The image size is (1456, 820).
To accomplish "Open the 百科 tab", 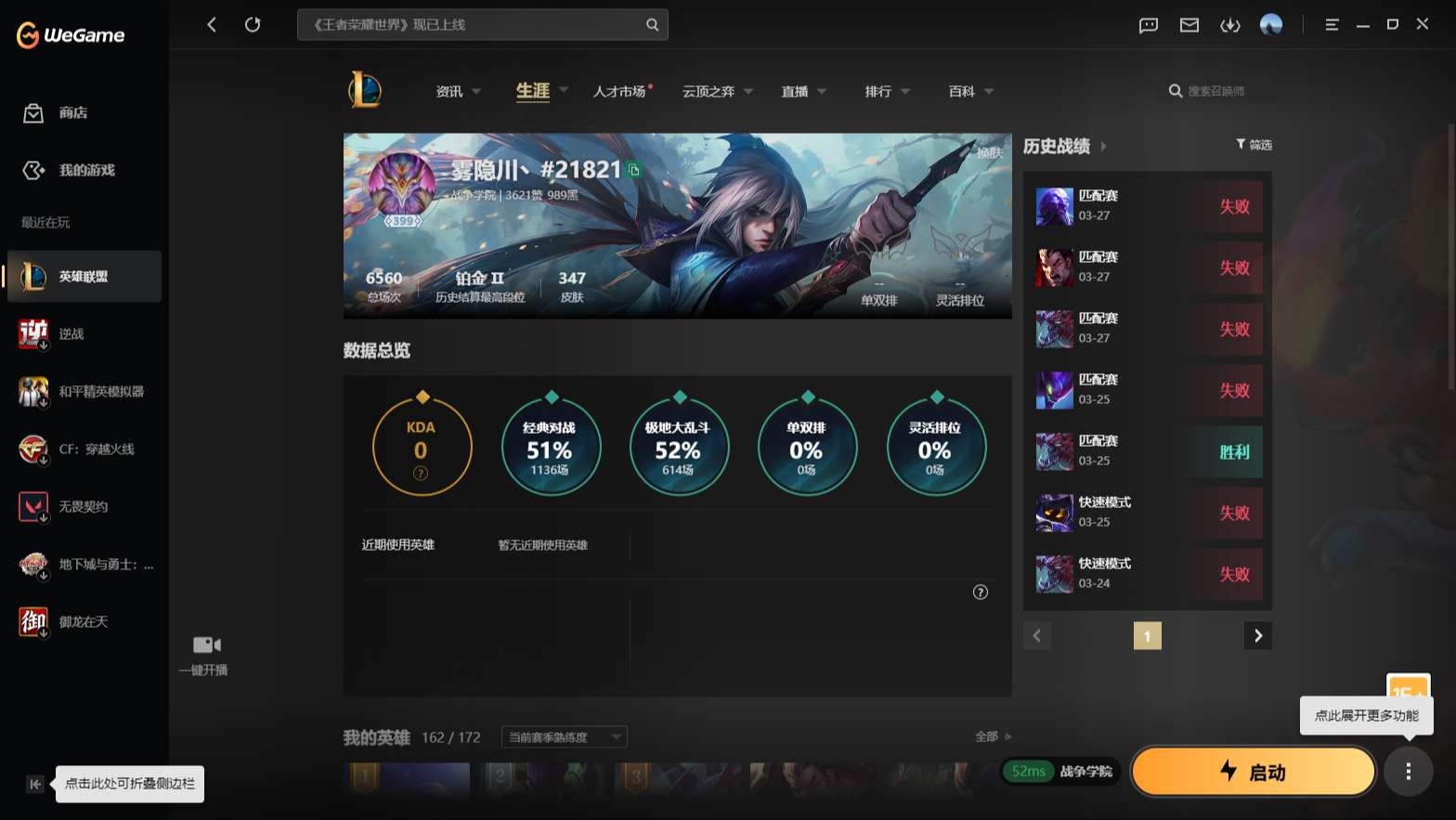I will (962, 91).
